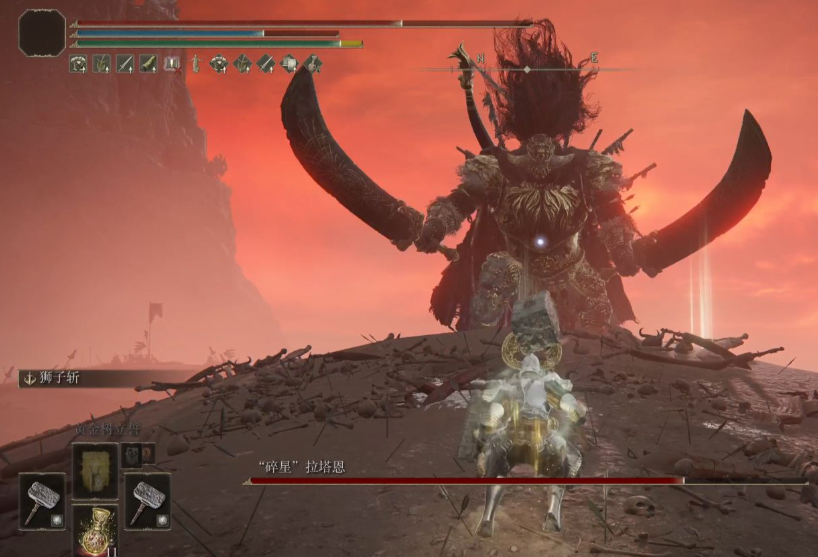This screenshot has width=818, height=557.
Task: Select the 黄金树立誓 incantation slot
Action: (x=95, y=470)
